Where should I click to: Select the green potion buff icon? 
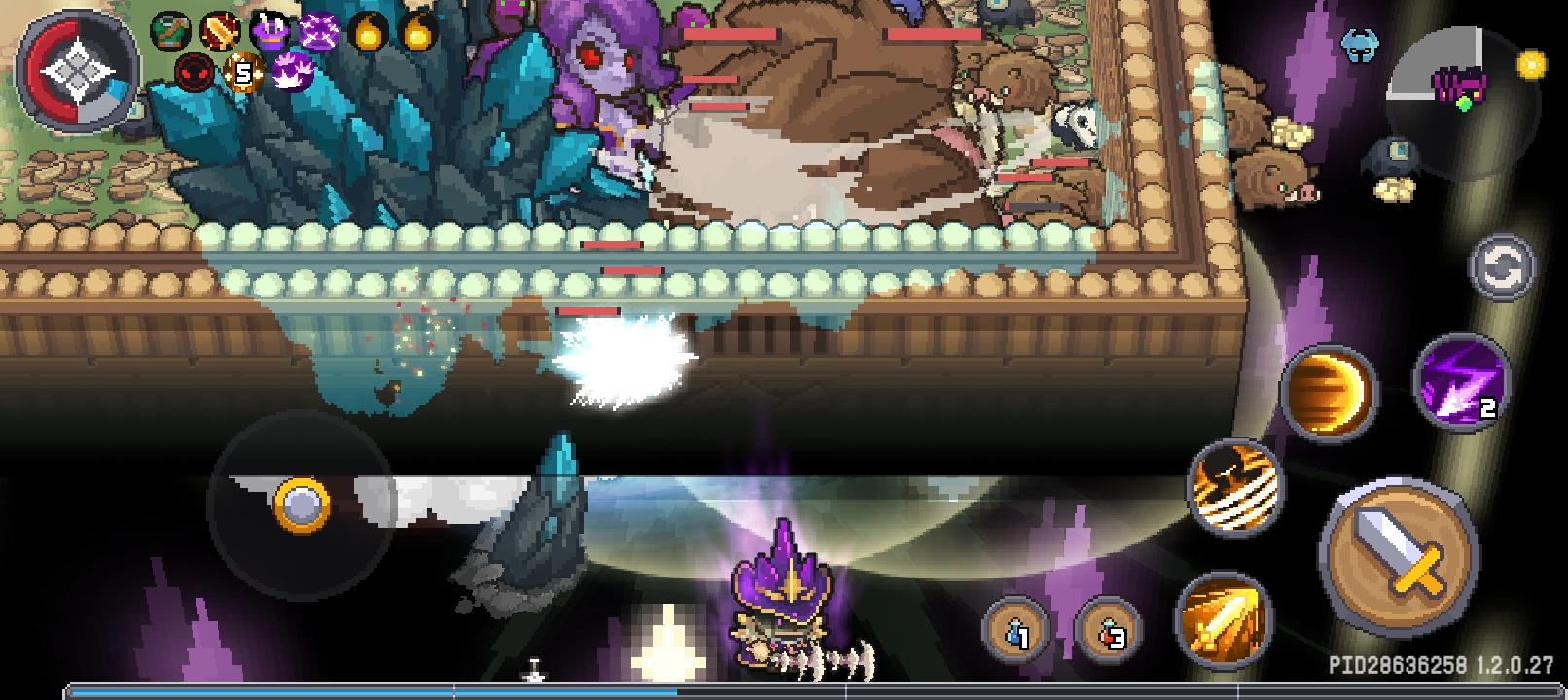point(169,27)
